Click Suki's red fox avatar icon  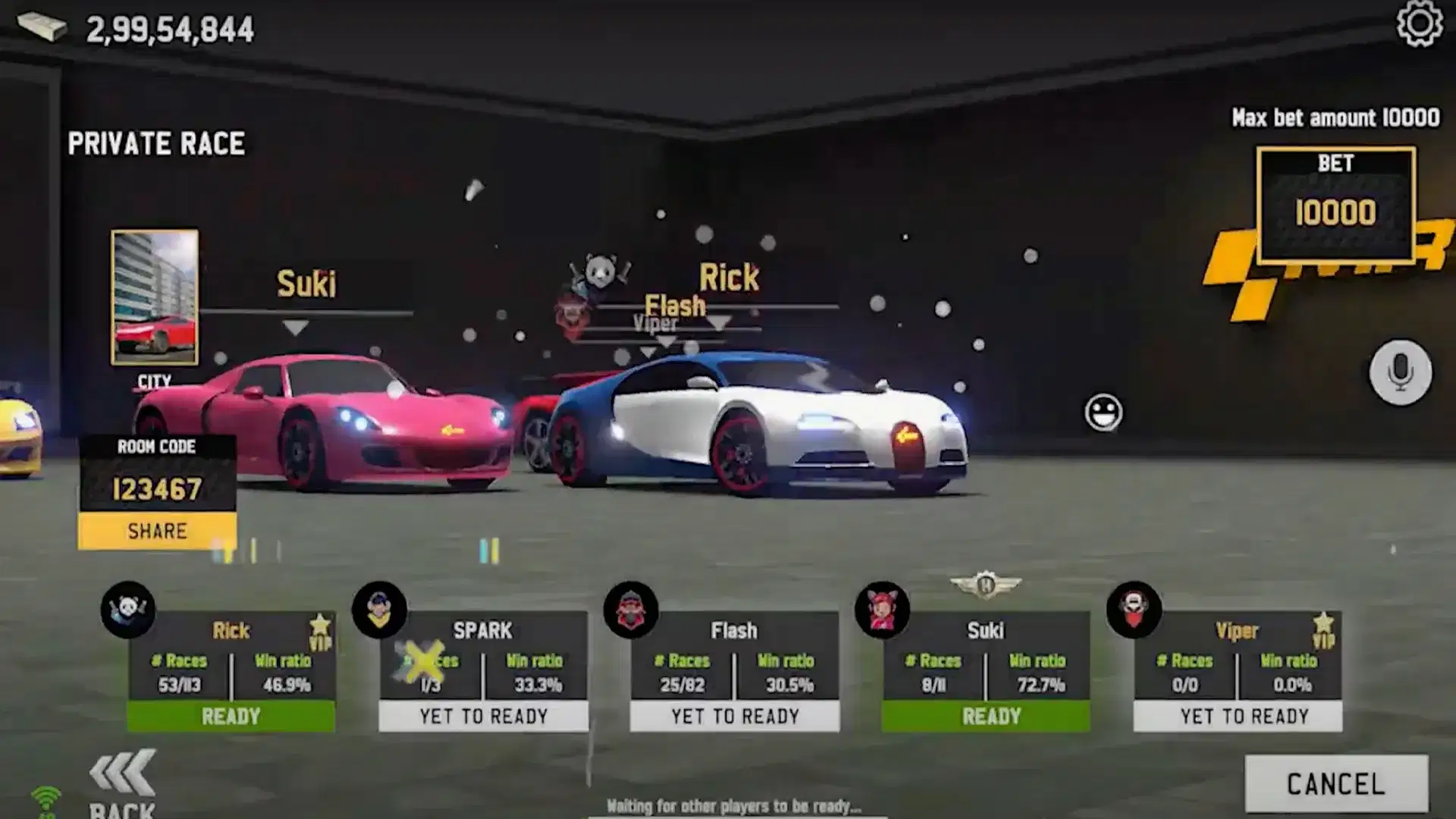pos(882,609)
